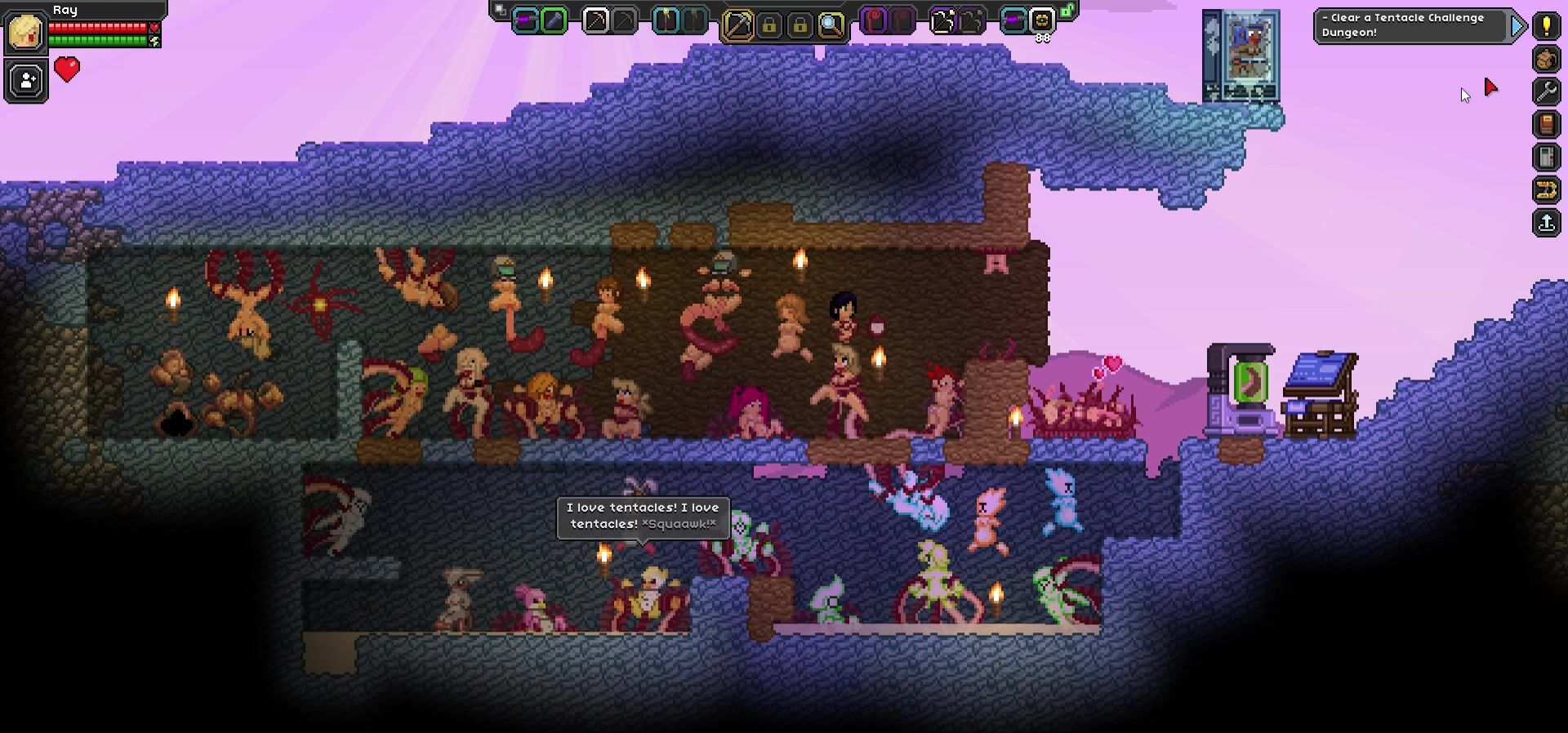Viewport: 1568px width, 733px height.
Task: Select the purple-bordered whip hotbar slot
Action: [875, 21]
